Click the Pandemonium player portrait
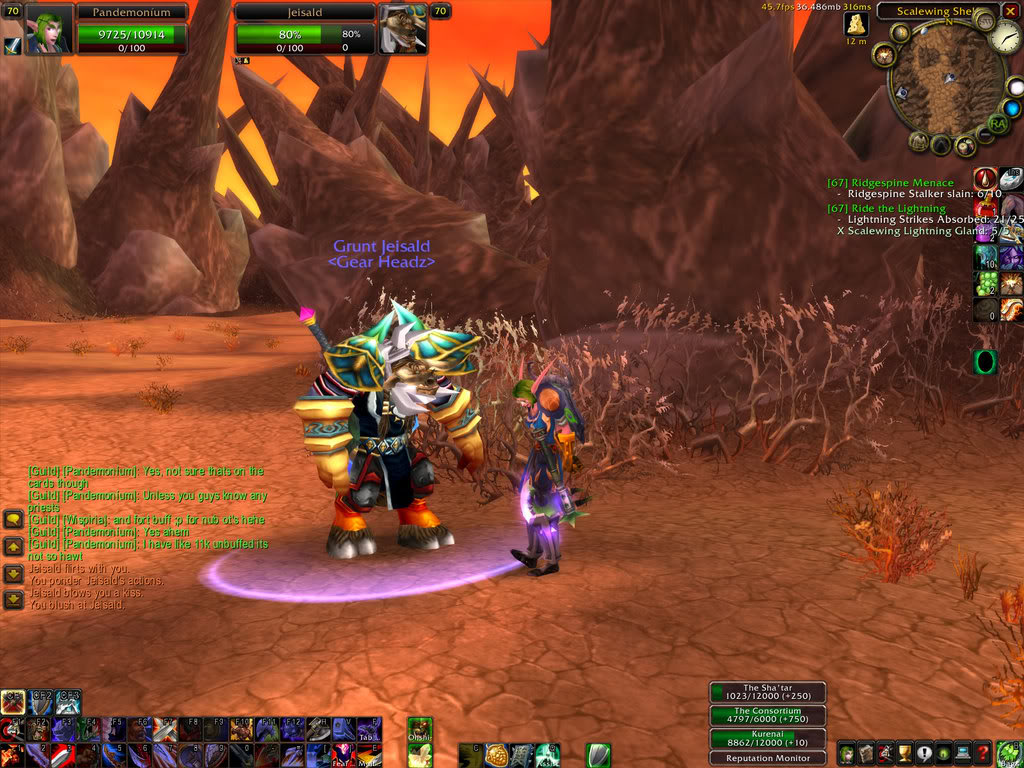 click(x=47, y=30)
